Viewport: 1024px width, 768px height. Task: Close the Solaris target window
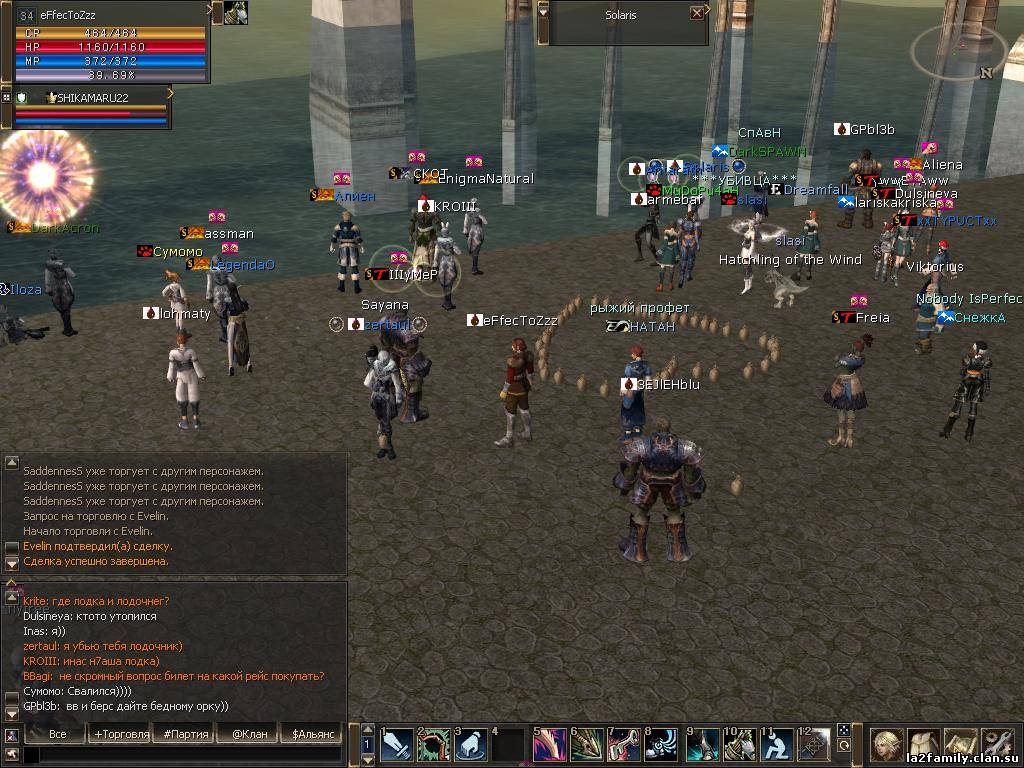tap(697, 14)
